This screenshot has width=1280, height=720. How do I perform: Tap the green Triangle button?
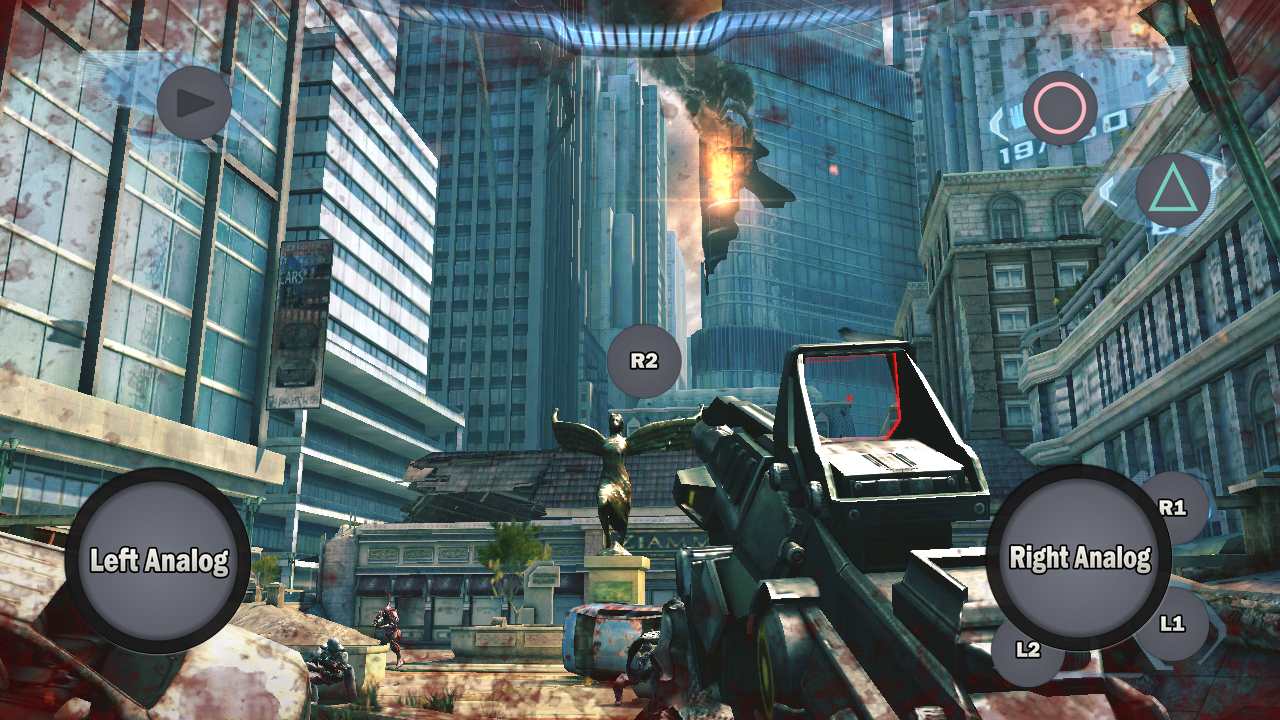1173,189
